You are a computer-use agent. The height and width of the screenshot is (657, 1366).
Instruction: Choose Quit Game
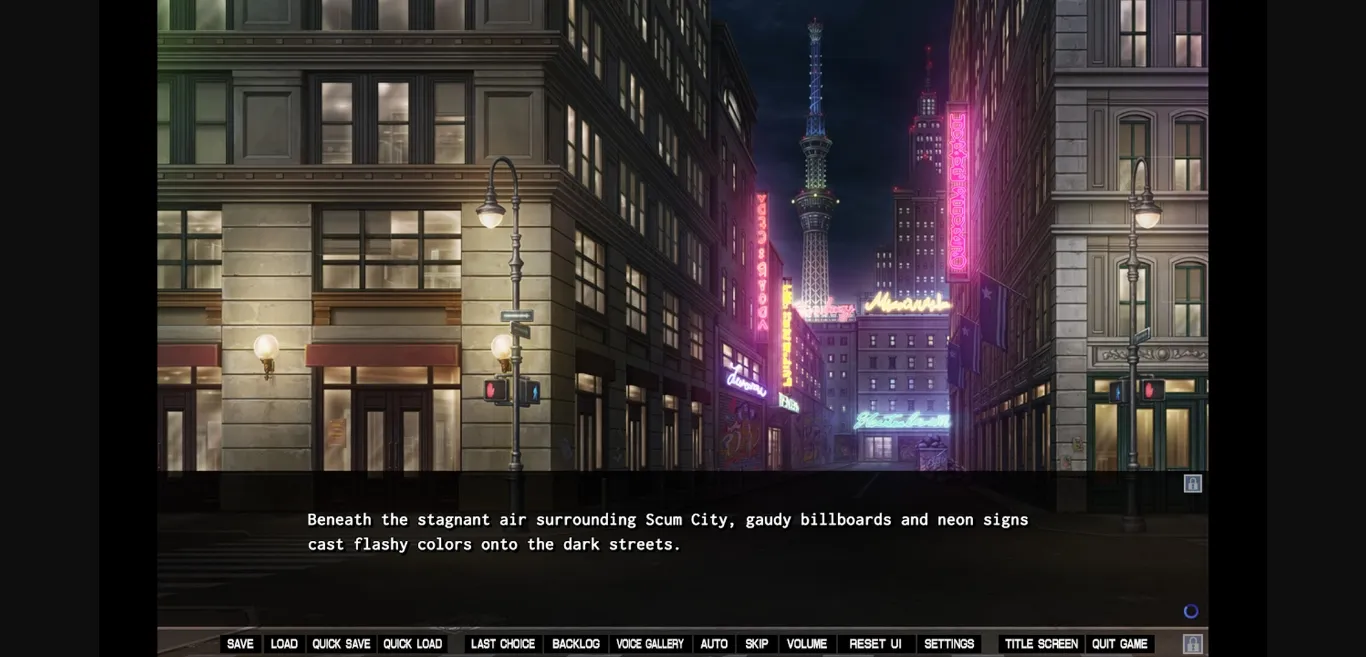coord(1120,644)
